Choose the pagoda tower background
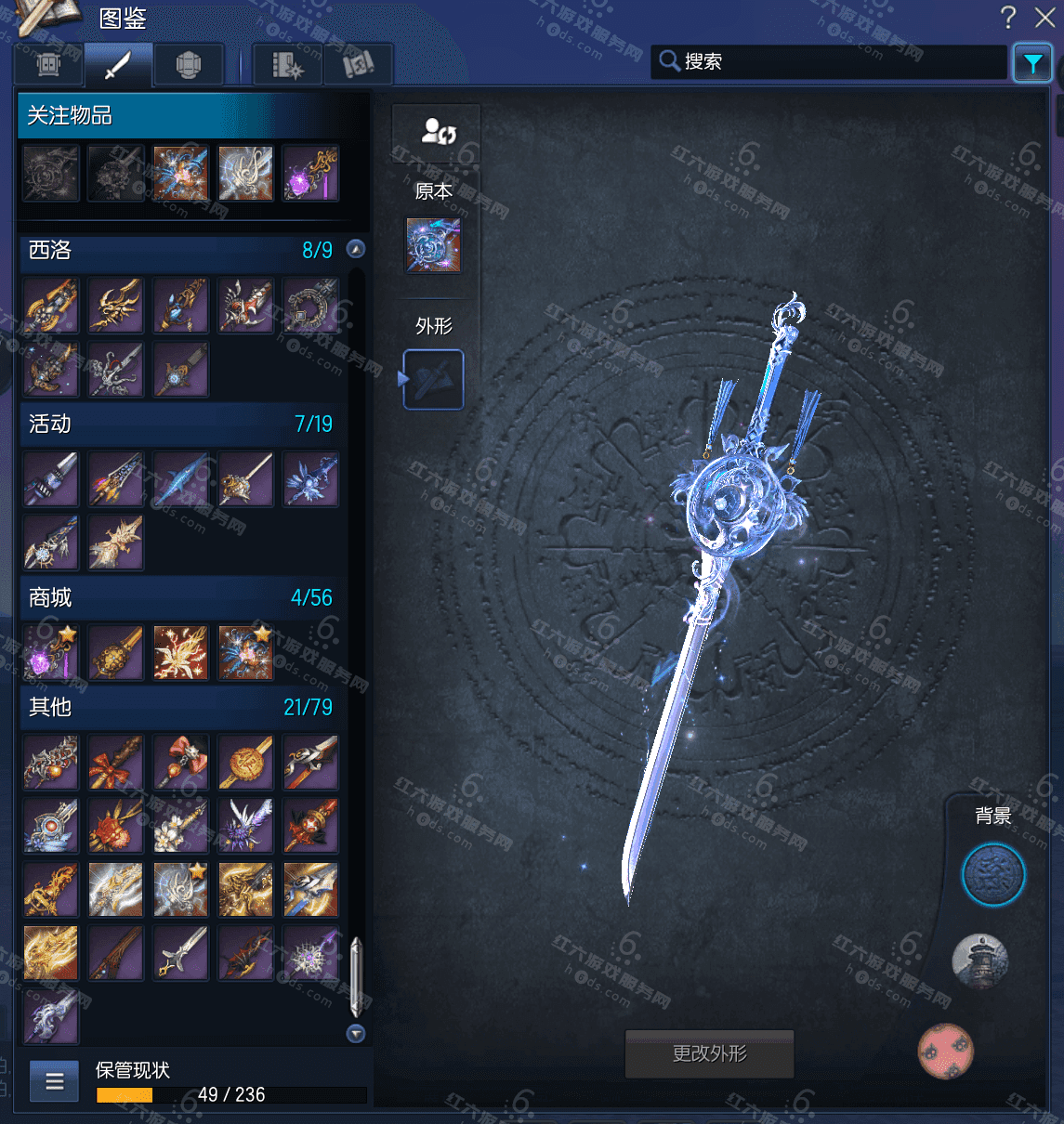This screenshot has height=1124, width=1064. (979, 961)
